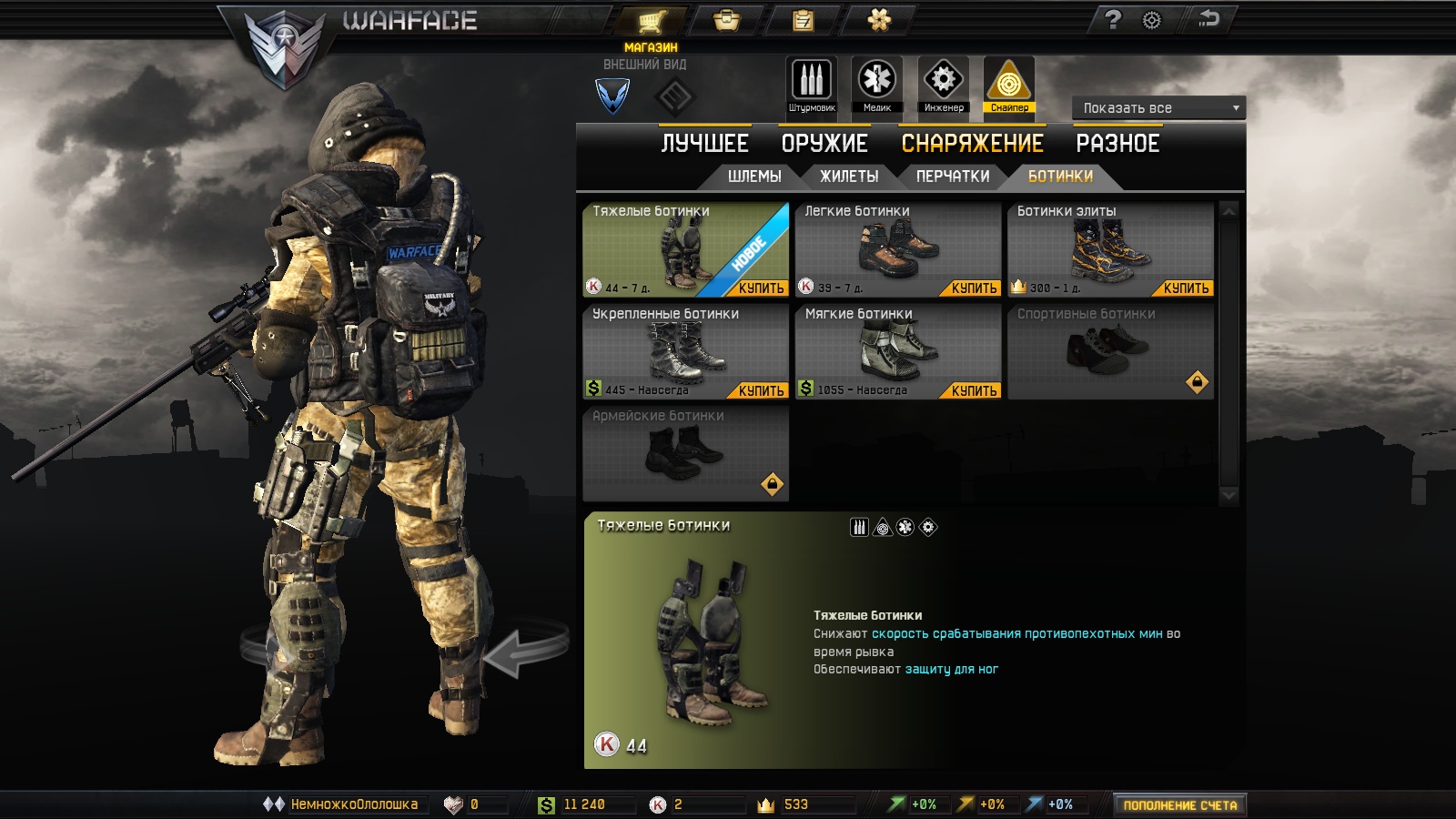Choose the Штурмовик class icon
Screen dimensions: 1456x819
tap(812, 85)
